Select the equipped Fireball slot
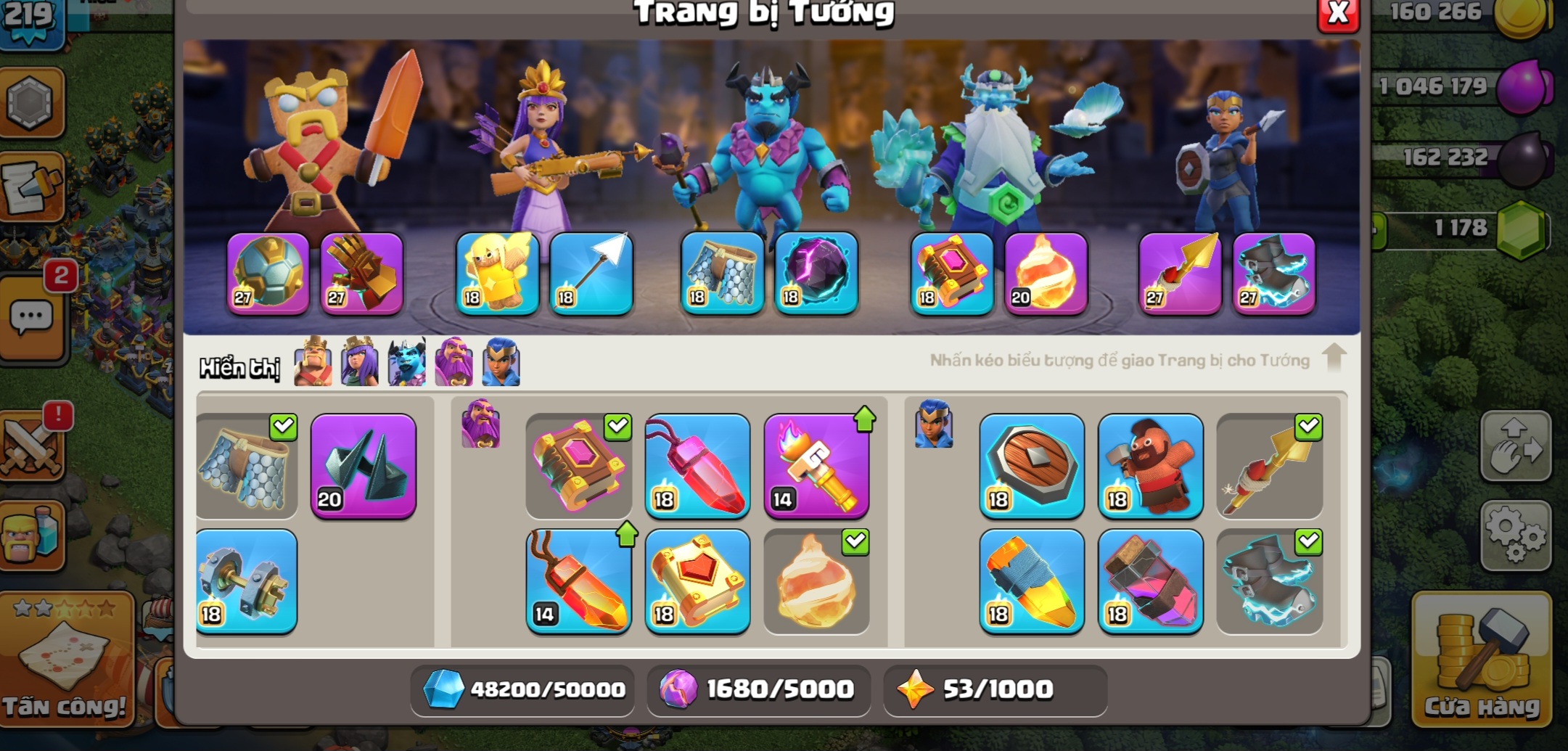The width and height of the screenshot is (1568, 751). click(x=1046, y=274)
